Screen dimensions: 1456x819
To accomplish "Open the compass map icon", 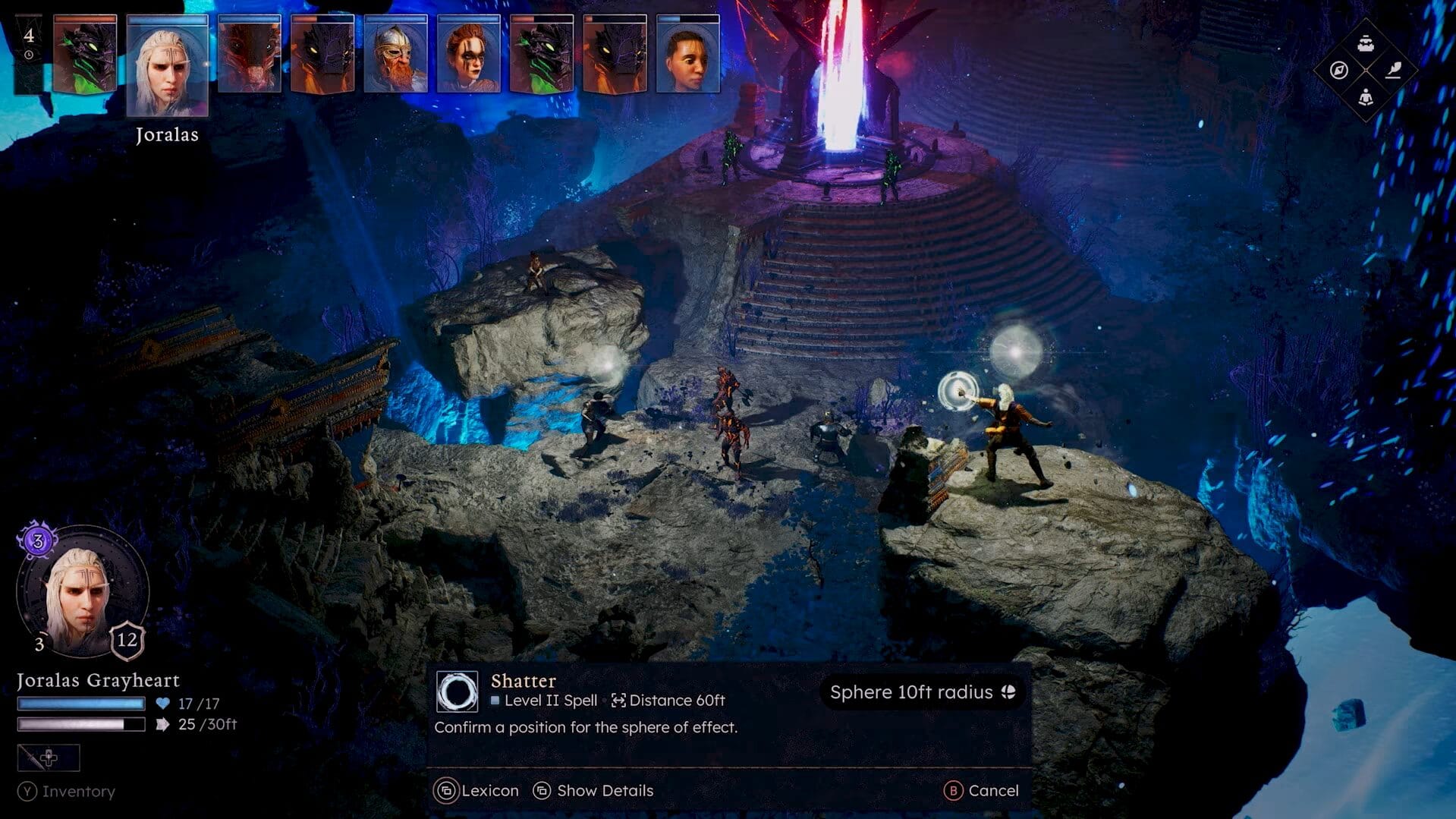I will pos(1339,71).
